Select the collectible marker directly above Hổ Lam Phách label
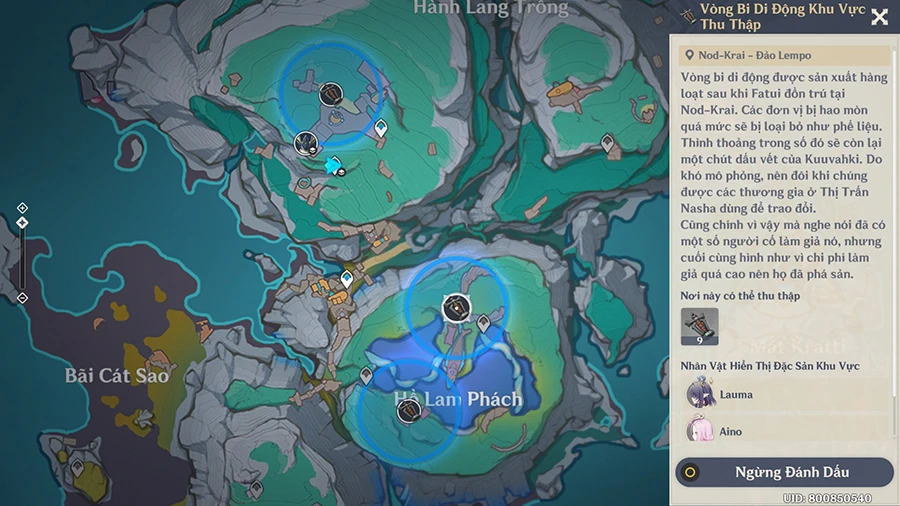The width and height of the screenshot is (900, 506). coord(456,308)
